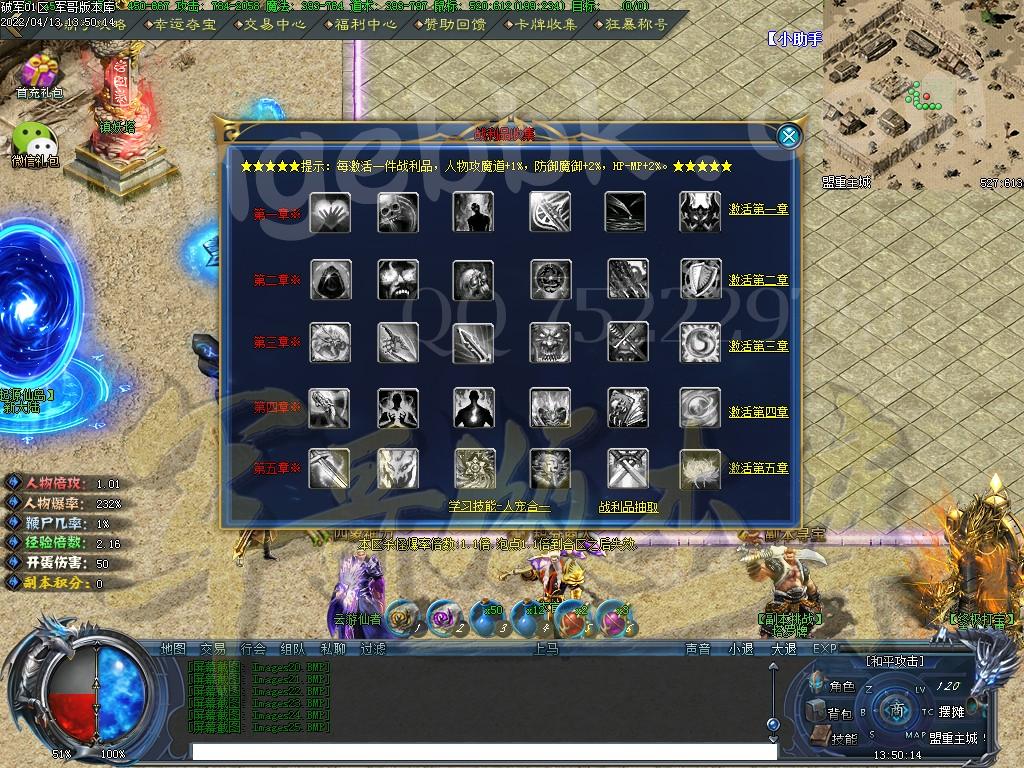Open the 福利中心 welfare center menu

point(362,24)
